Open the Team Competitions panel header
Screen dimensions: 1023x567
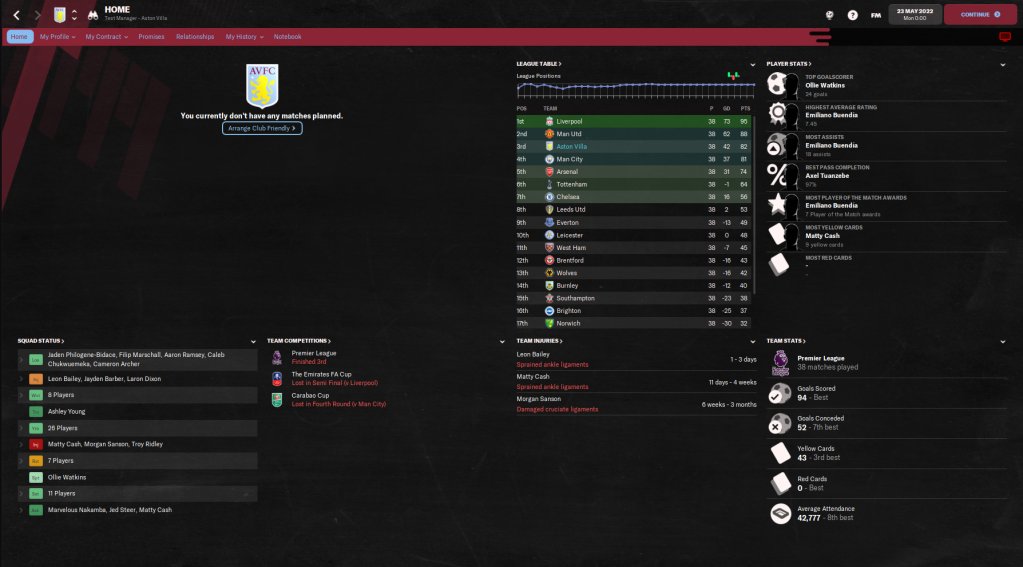tap(298, 341)
